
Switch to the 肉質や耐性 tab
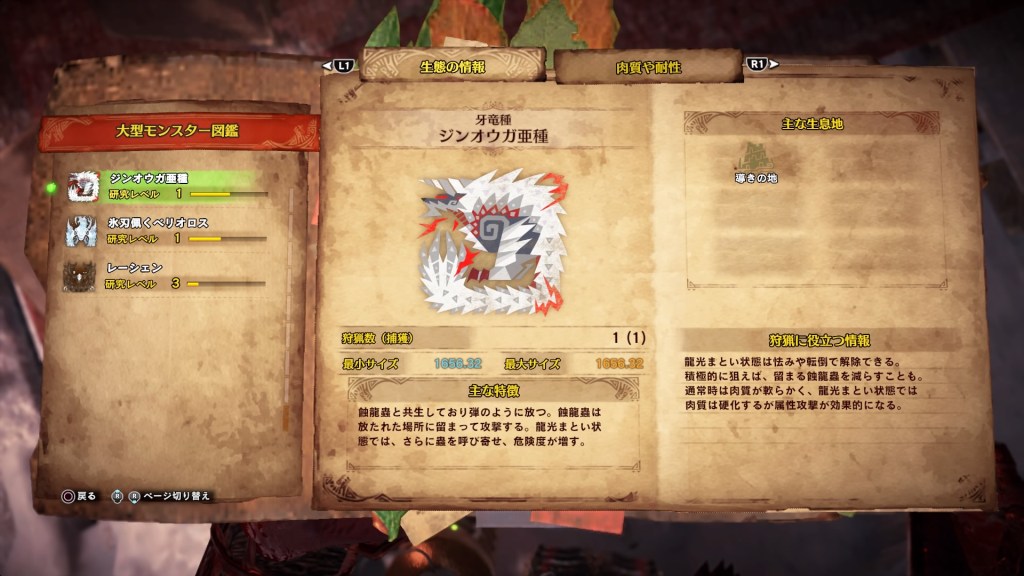pyautogui.click(x=648, y=67)
